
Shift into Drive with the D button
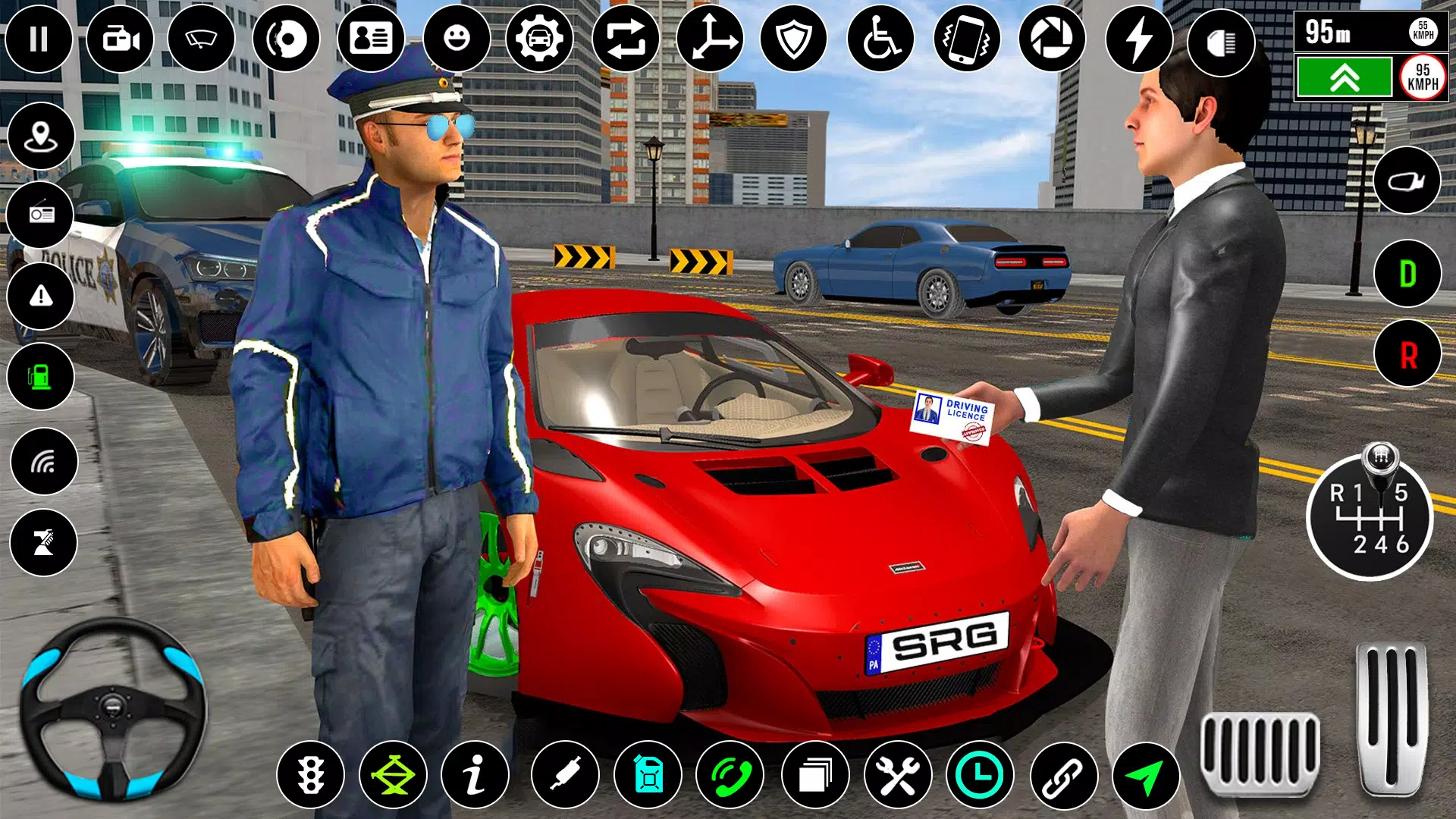point(1407,274)
